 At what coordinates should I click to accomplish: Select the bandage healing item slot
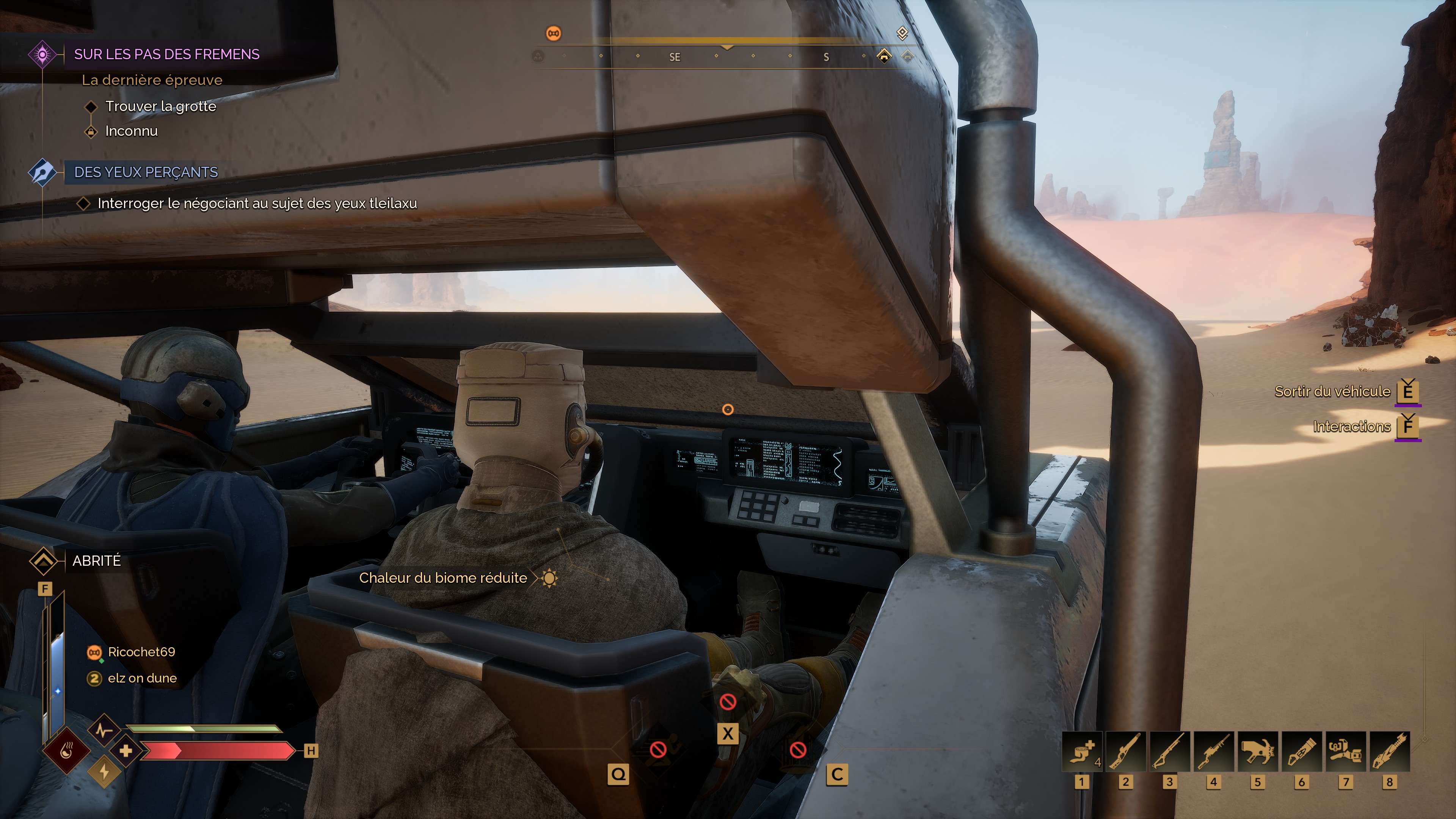click(1081, 751)
